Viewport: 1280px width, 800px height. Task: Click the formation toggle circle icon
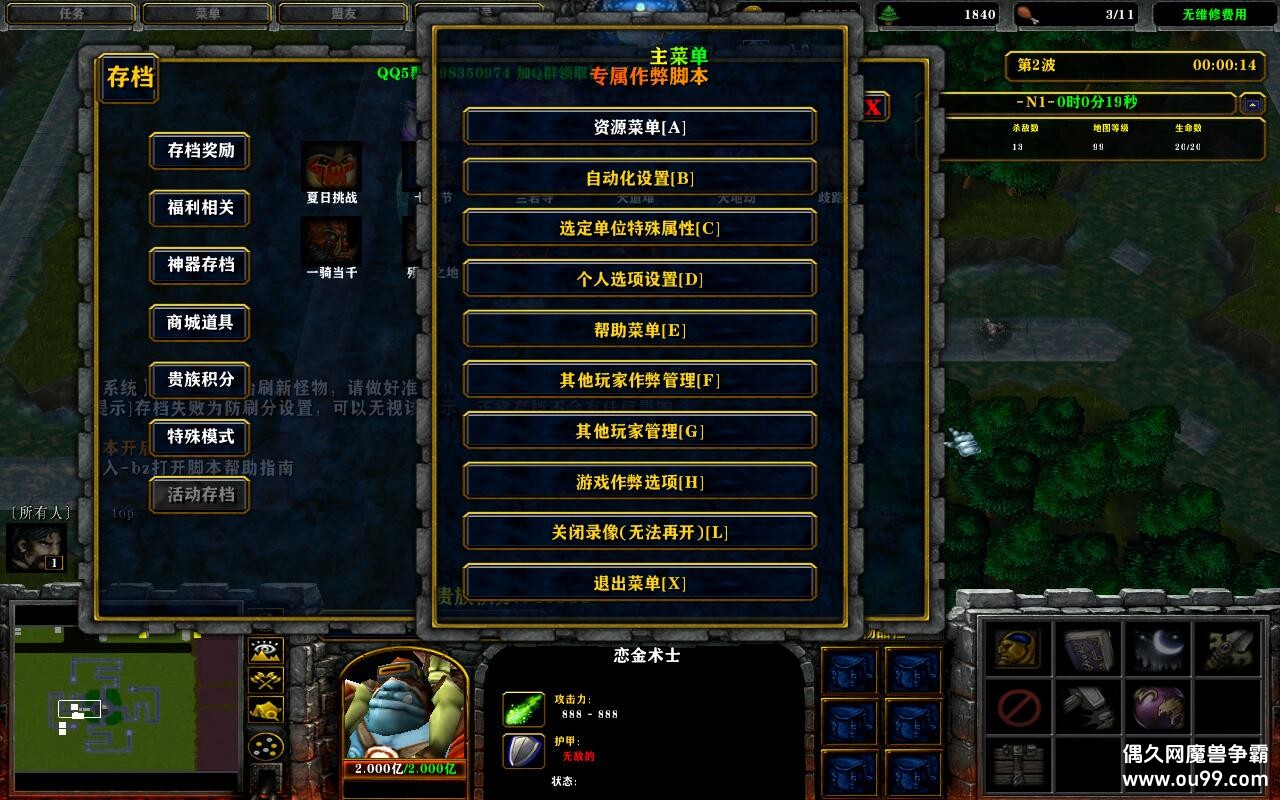tap(266, 746)
